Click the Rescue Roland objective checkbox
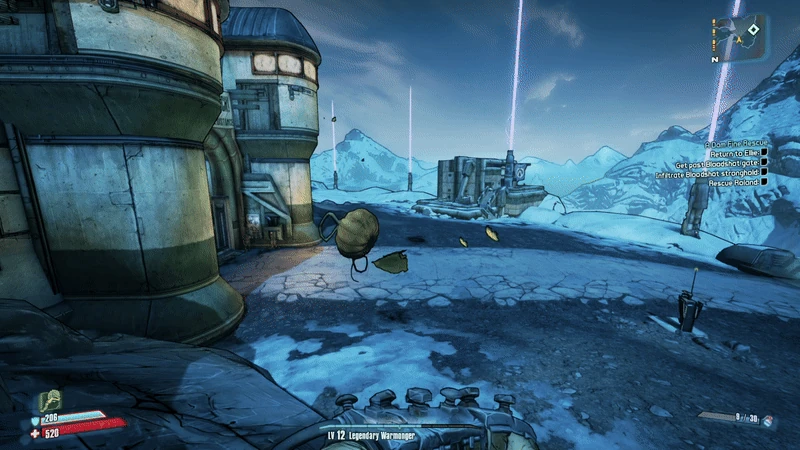The image size is (800, 450). tap(764, 184)
